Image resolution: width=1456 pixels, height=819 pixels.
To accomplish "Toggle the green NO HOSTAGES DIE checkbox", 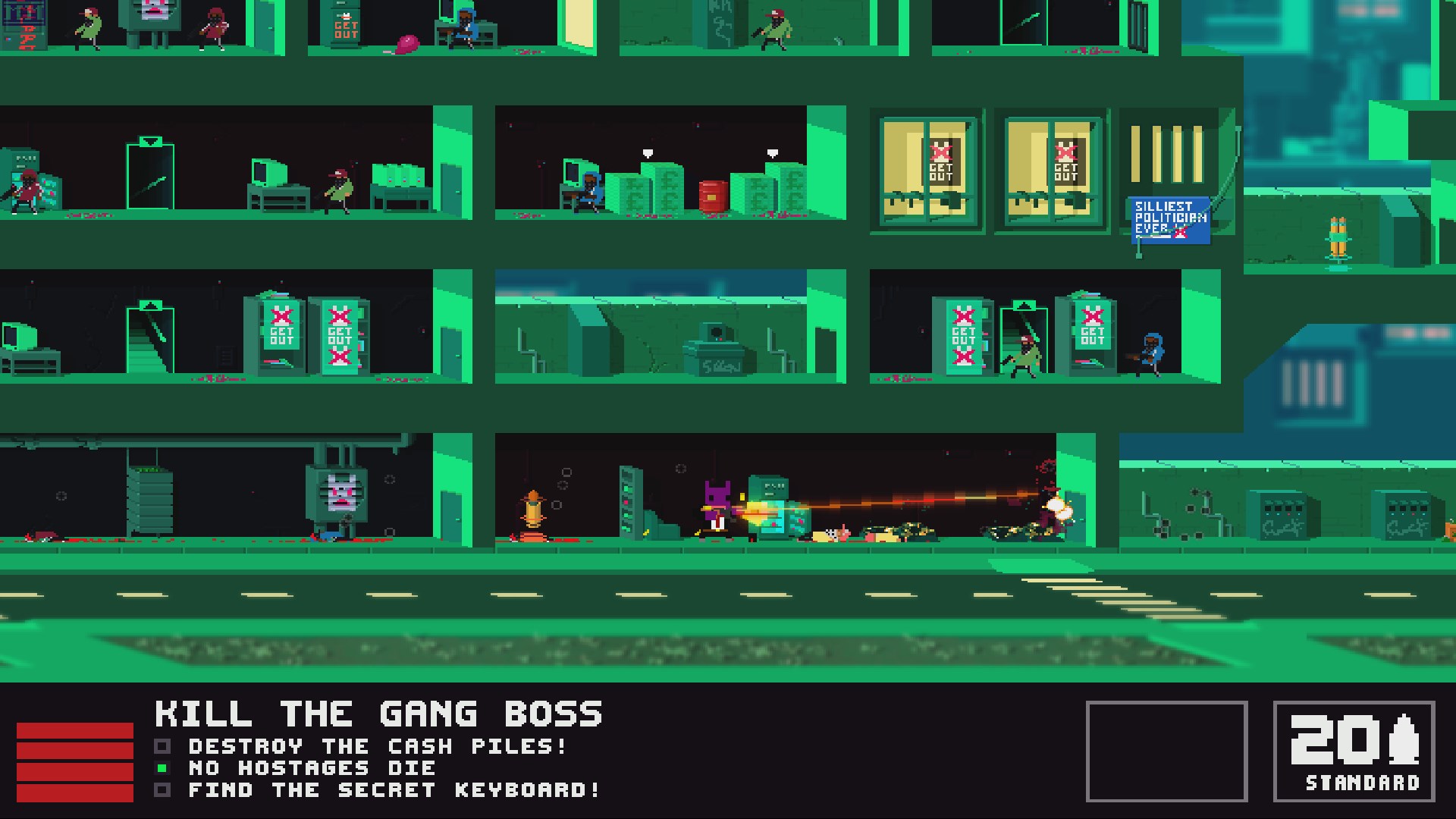I will (162, 767).
